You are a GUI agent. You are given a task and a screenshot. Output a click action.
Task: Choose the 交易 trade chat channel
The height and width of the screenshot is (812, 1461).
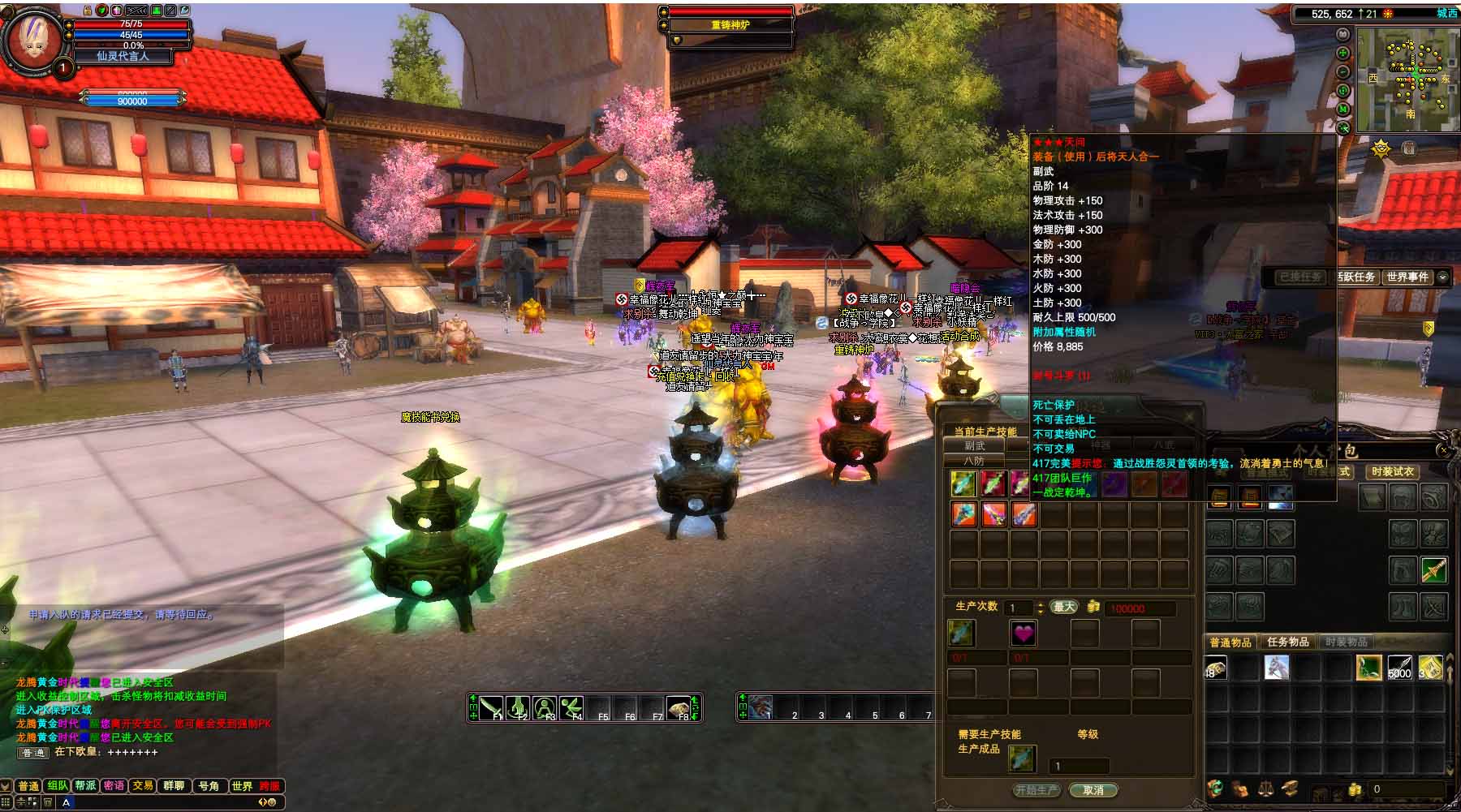point(143,785)
